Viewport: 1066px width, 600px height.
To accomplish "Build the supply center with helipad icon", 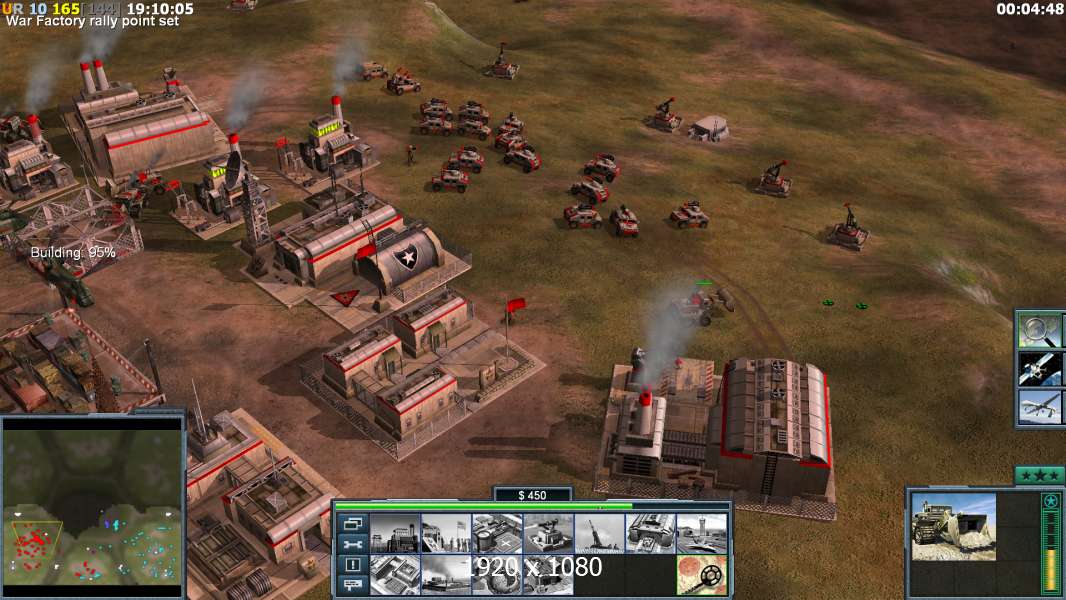I will point(496,534).
